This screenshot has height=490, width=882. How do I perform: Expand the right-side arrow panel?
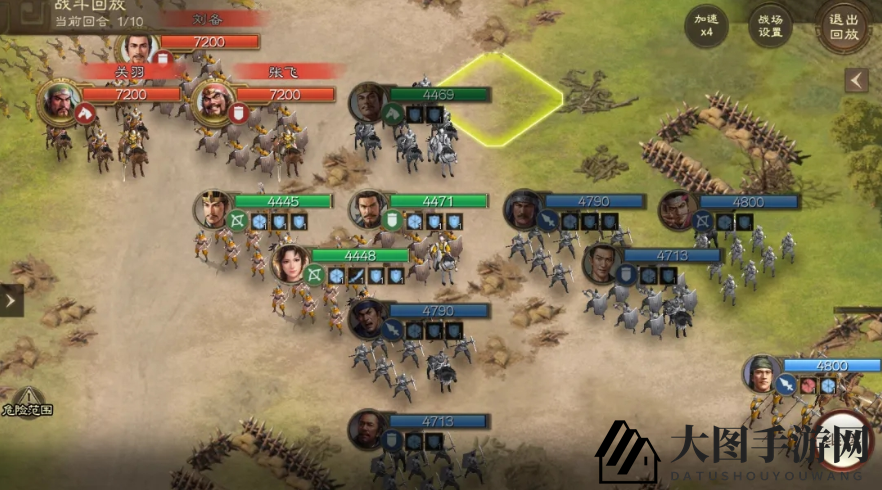(857, 80)
